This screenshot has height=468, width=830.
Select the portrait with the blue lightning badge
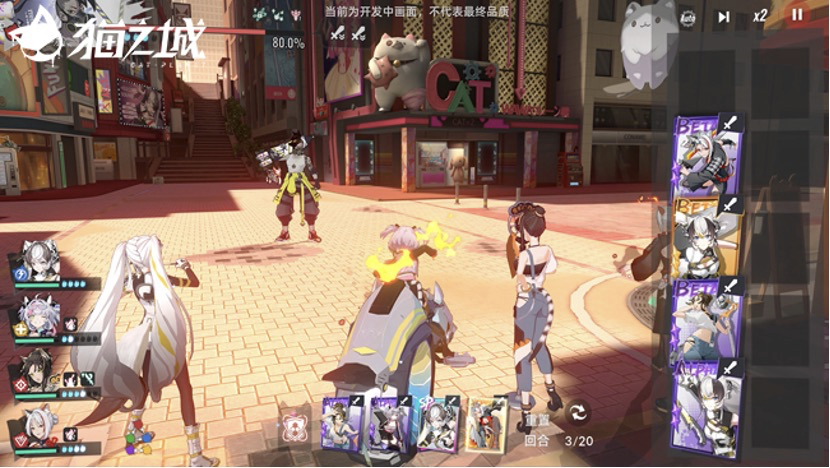tap(36, 262)
